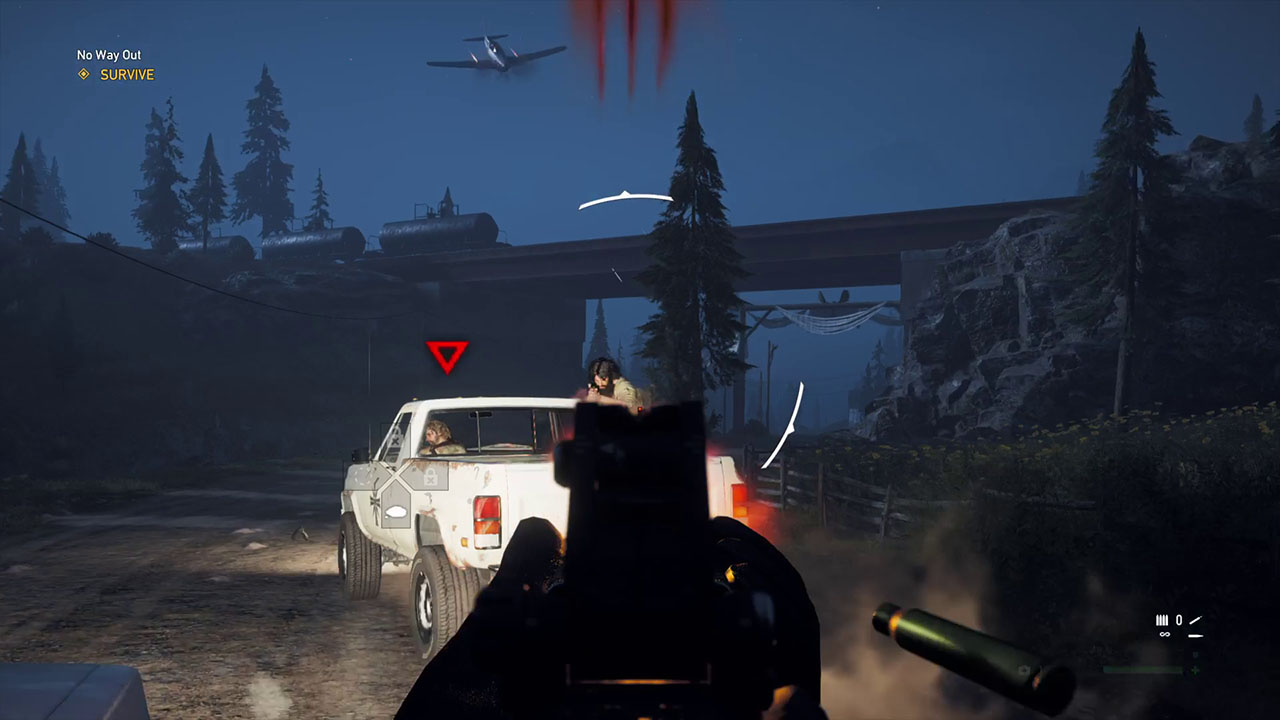Click the ammo count showing zero
Screen dimensions: 1280x720
[x=1179, y=620]
